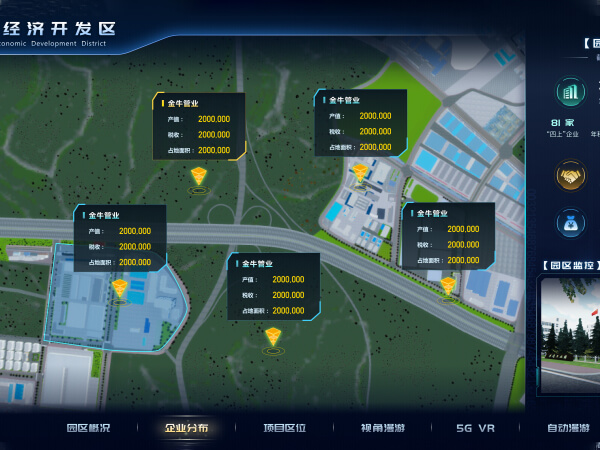This screenshot has width=600, height=450.
Task: Select the gold handshake icon
Action: [571, 176]
